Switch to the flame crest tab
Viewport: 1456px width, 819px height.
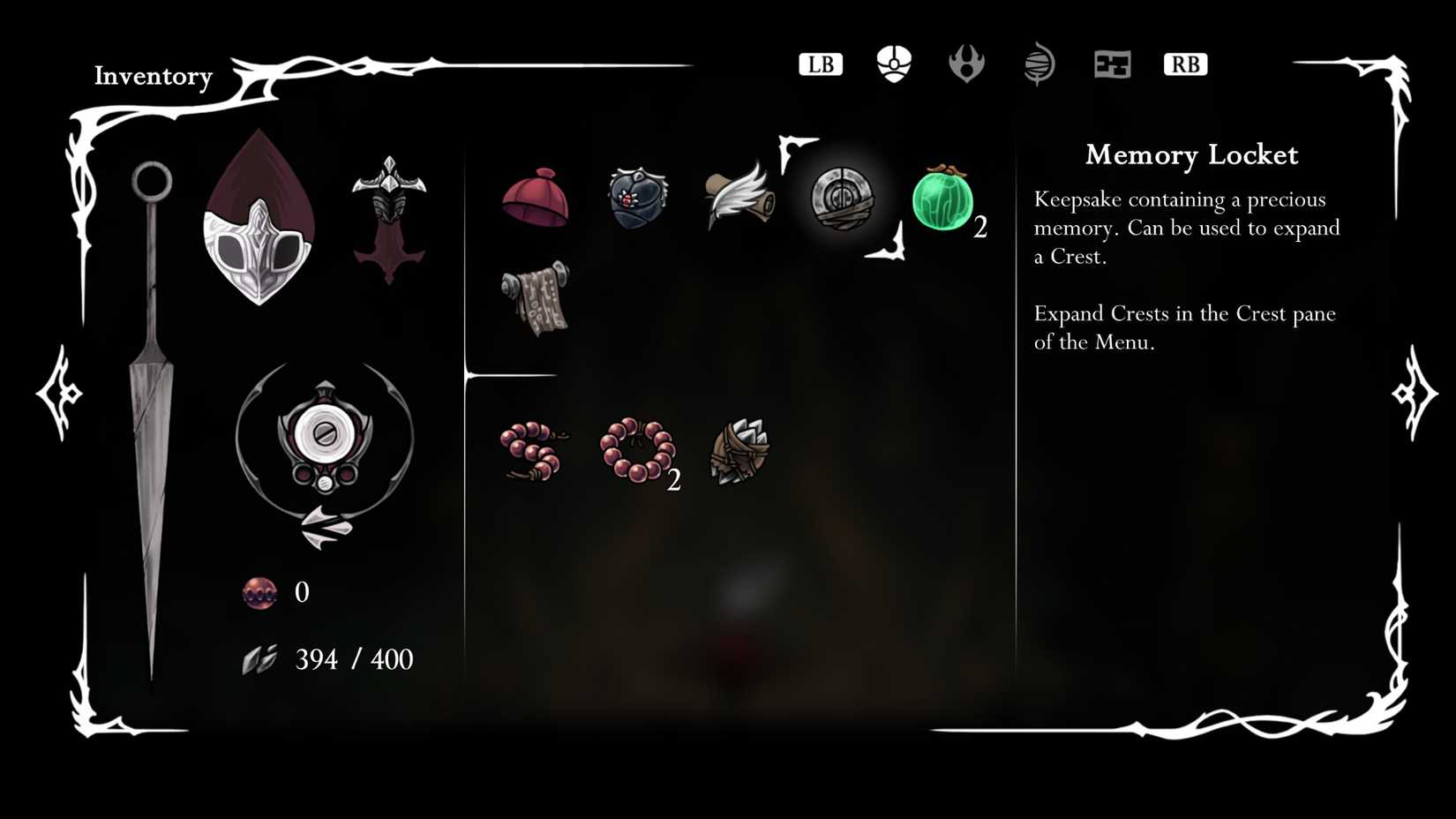pos(967,63)
